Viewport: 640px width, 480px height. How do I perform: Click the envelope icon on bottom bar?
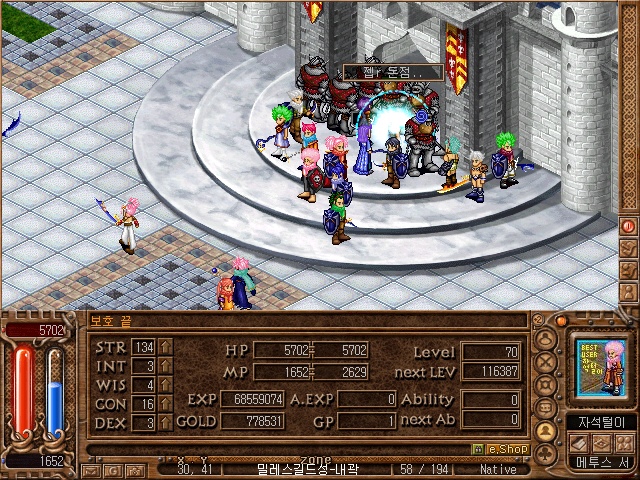(x=90, y=470)
